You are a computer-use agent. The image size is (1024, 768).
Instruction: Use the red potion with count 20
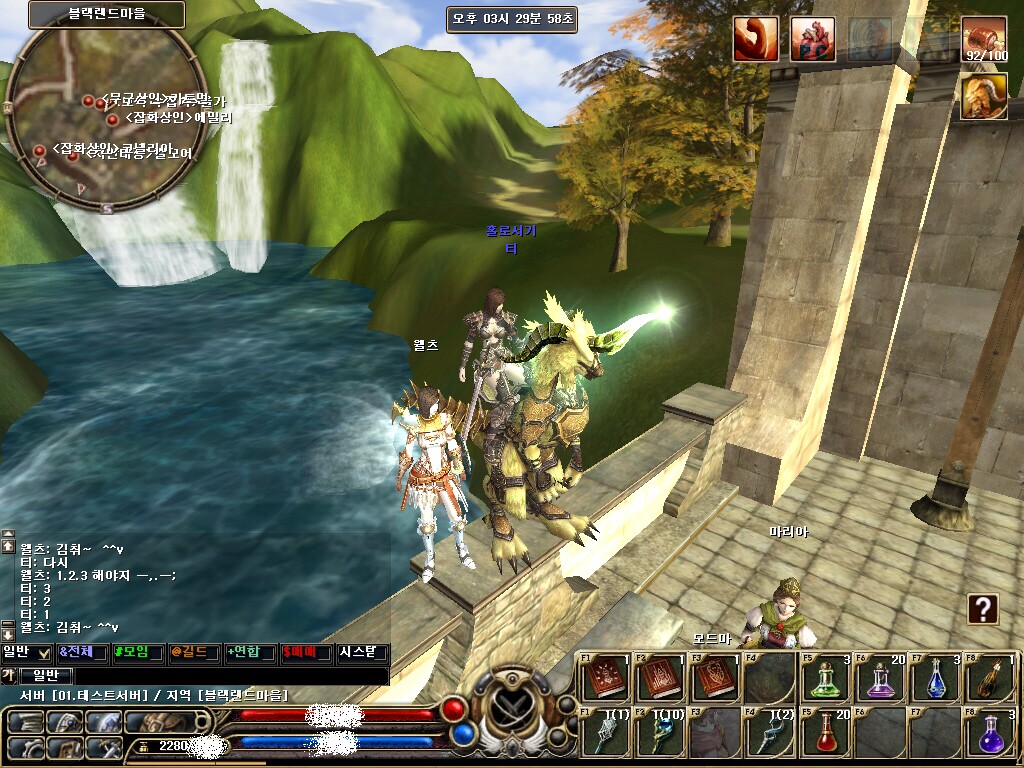pos(824,733)
